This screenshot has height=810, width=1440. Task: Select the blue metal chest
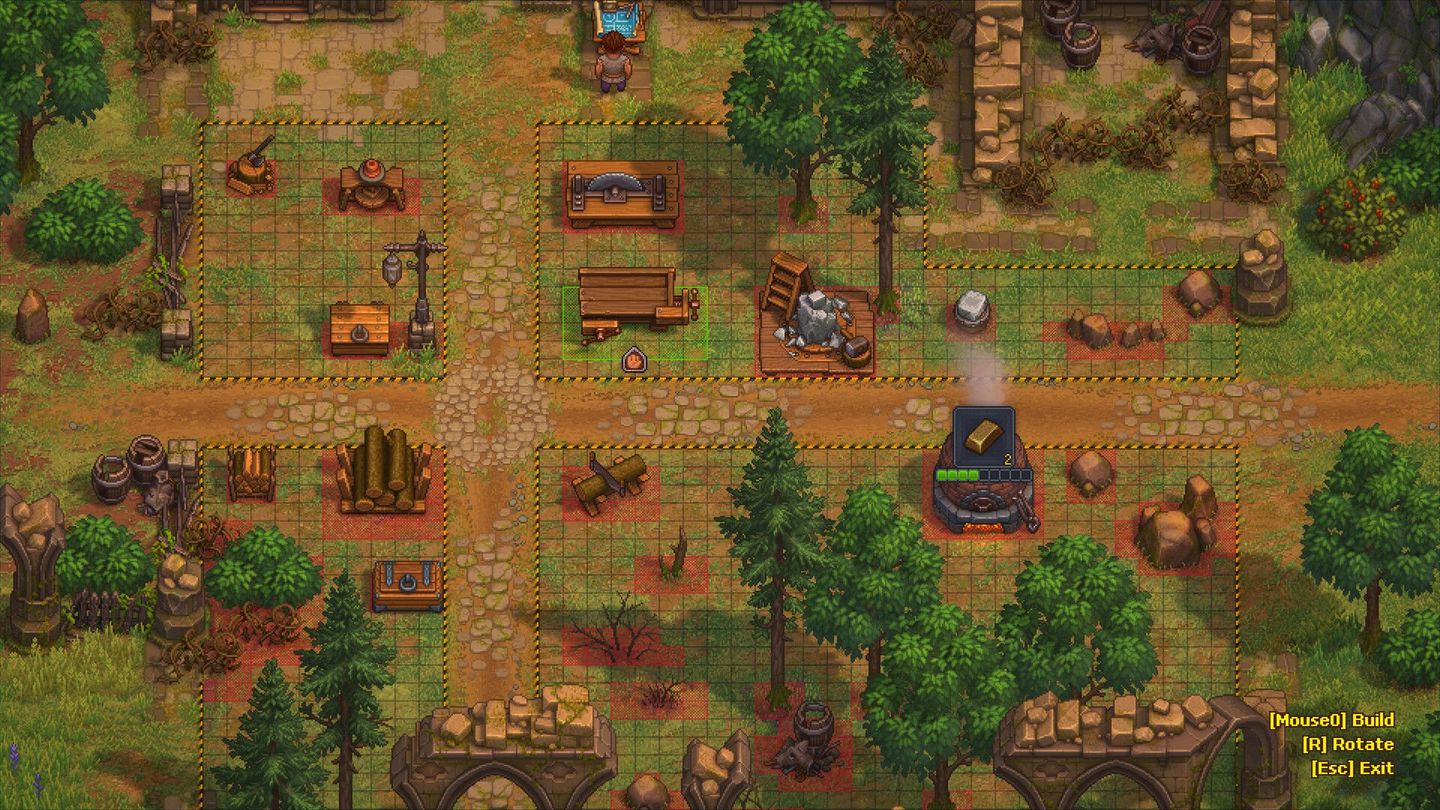[x=406, y=585]
